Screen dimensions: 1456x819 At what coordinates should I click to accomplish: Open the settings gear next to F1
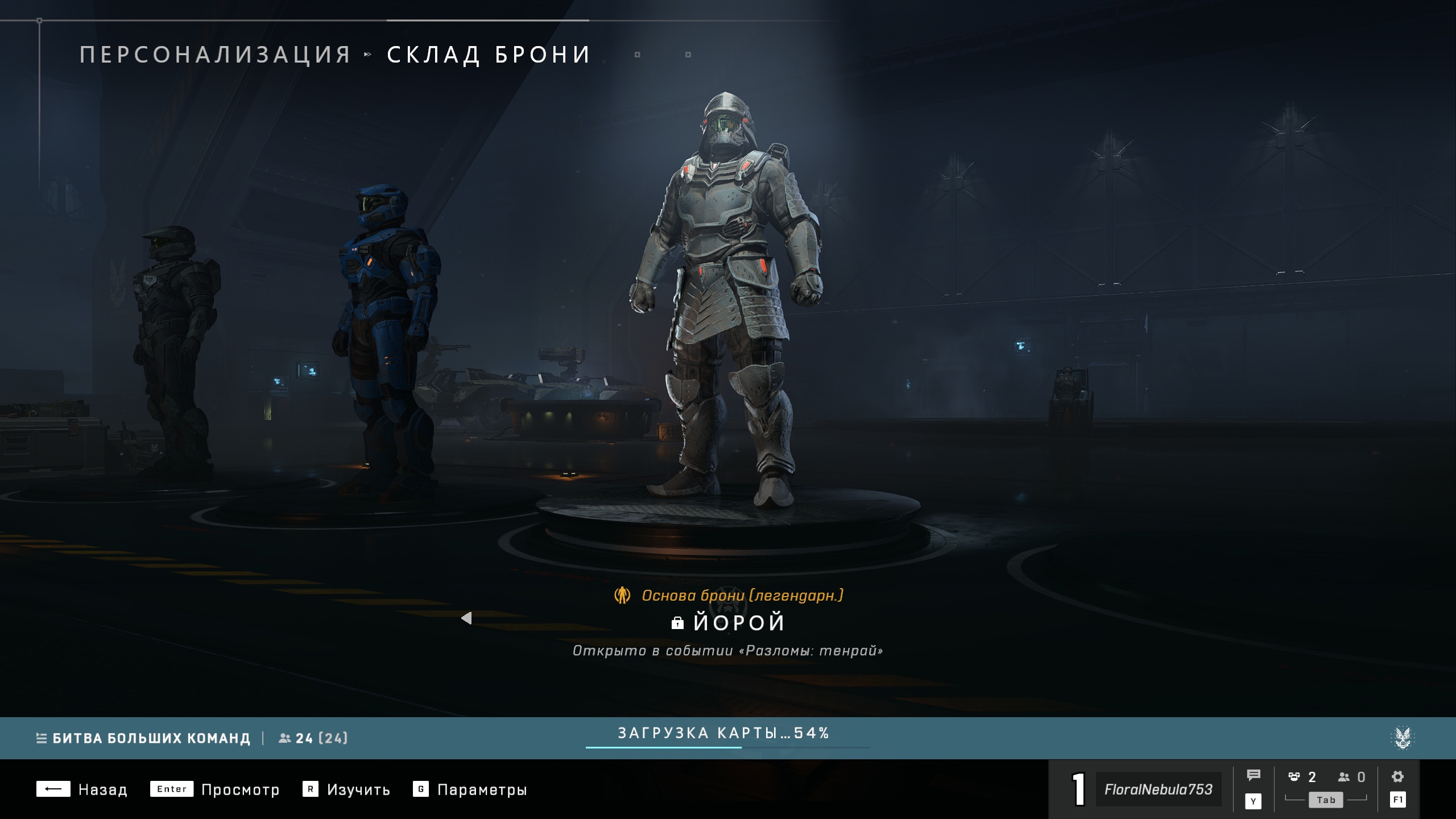[1397, 777]
